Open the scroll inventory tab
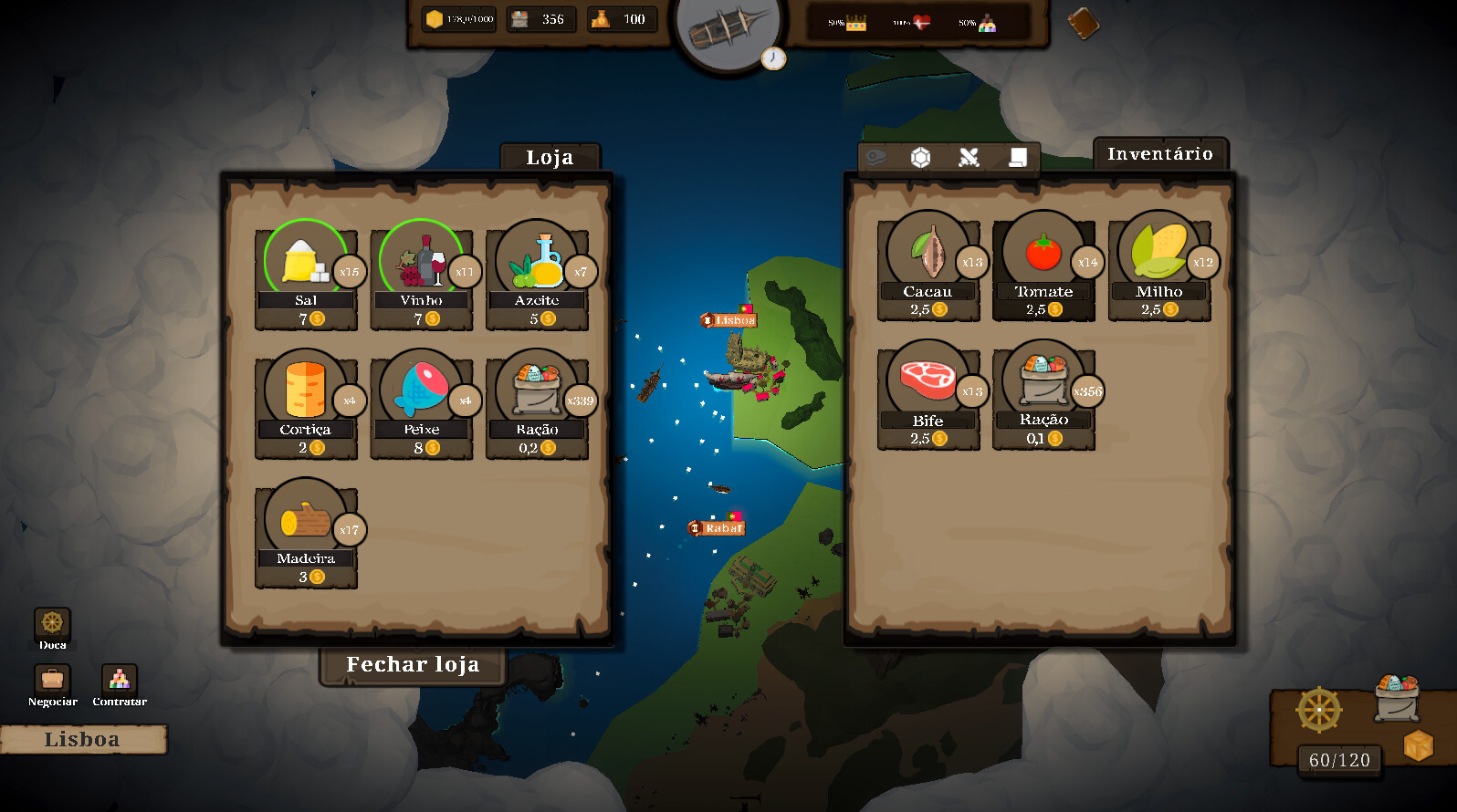This screenshot has height=812, width=1457. (1018, 158)
